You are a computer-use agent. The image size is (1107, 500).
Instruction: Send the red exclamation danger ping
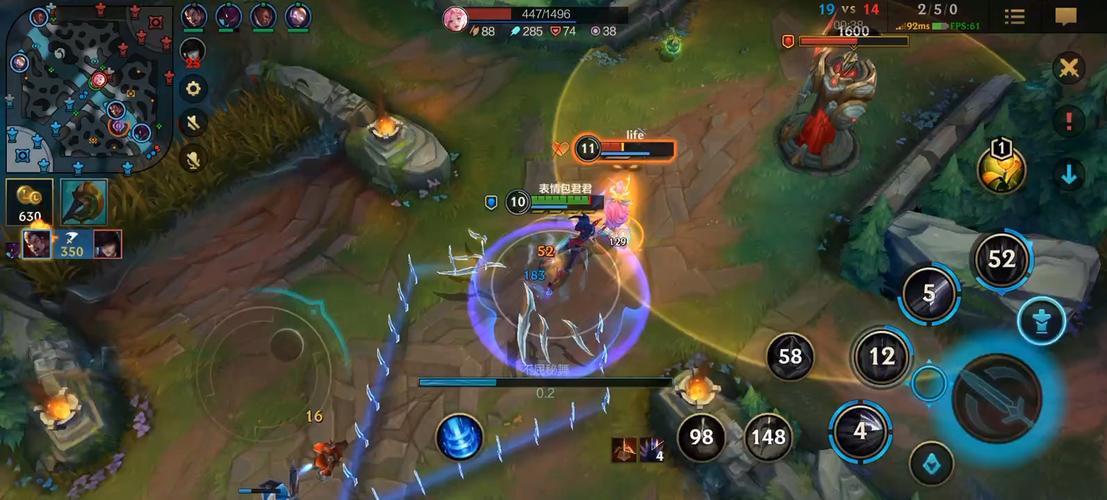tap(1069, 121)
